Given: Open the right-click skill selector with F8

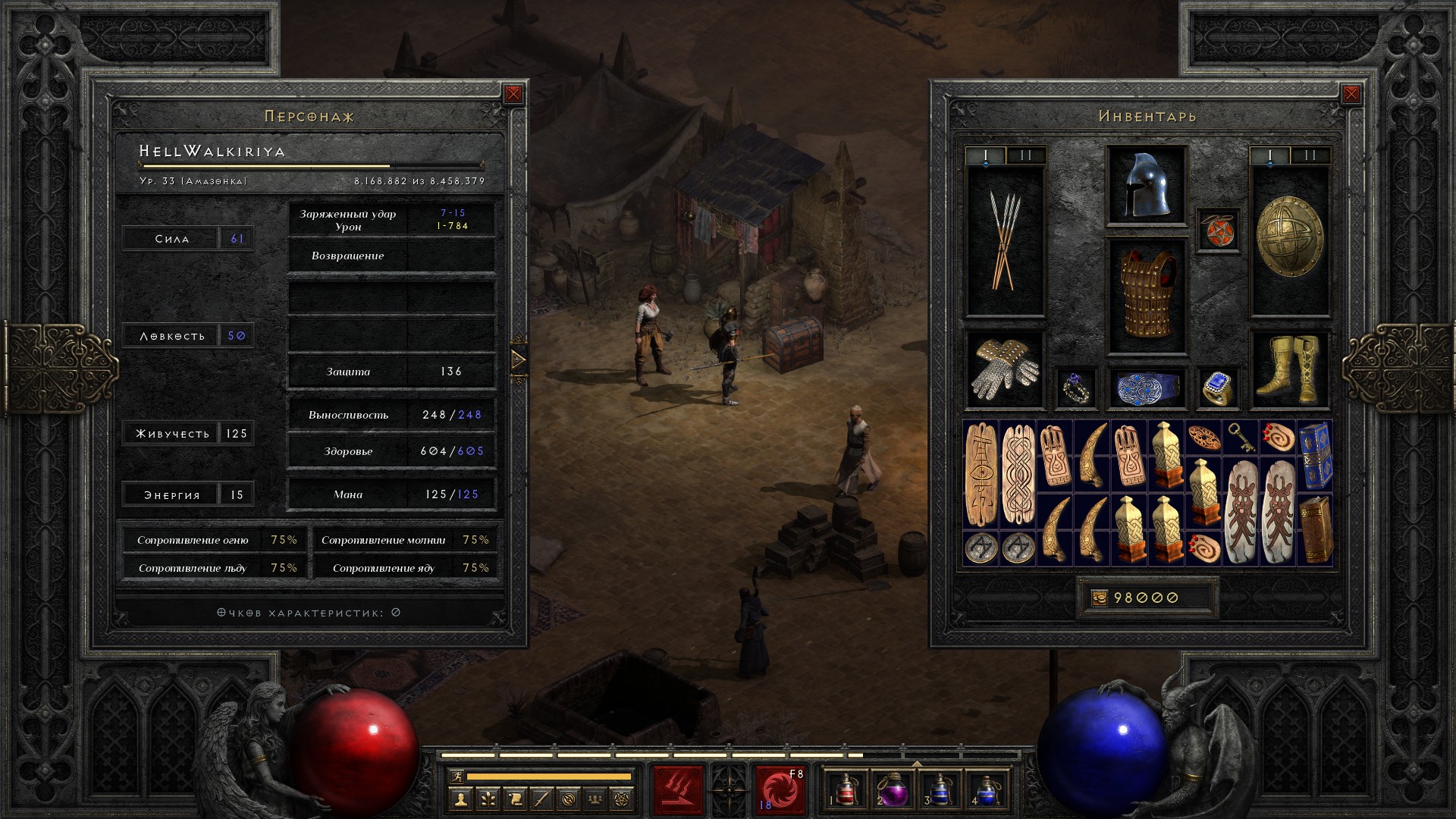Looking at the screenshot, I should [x=780, y=790].
